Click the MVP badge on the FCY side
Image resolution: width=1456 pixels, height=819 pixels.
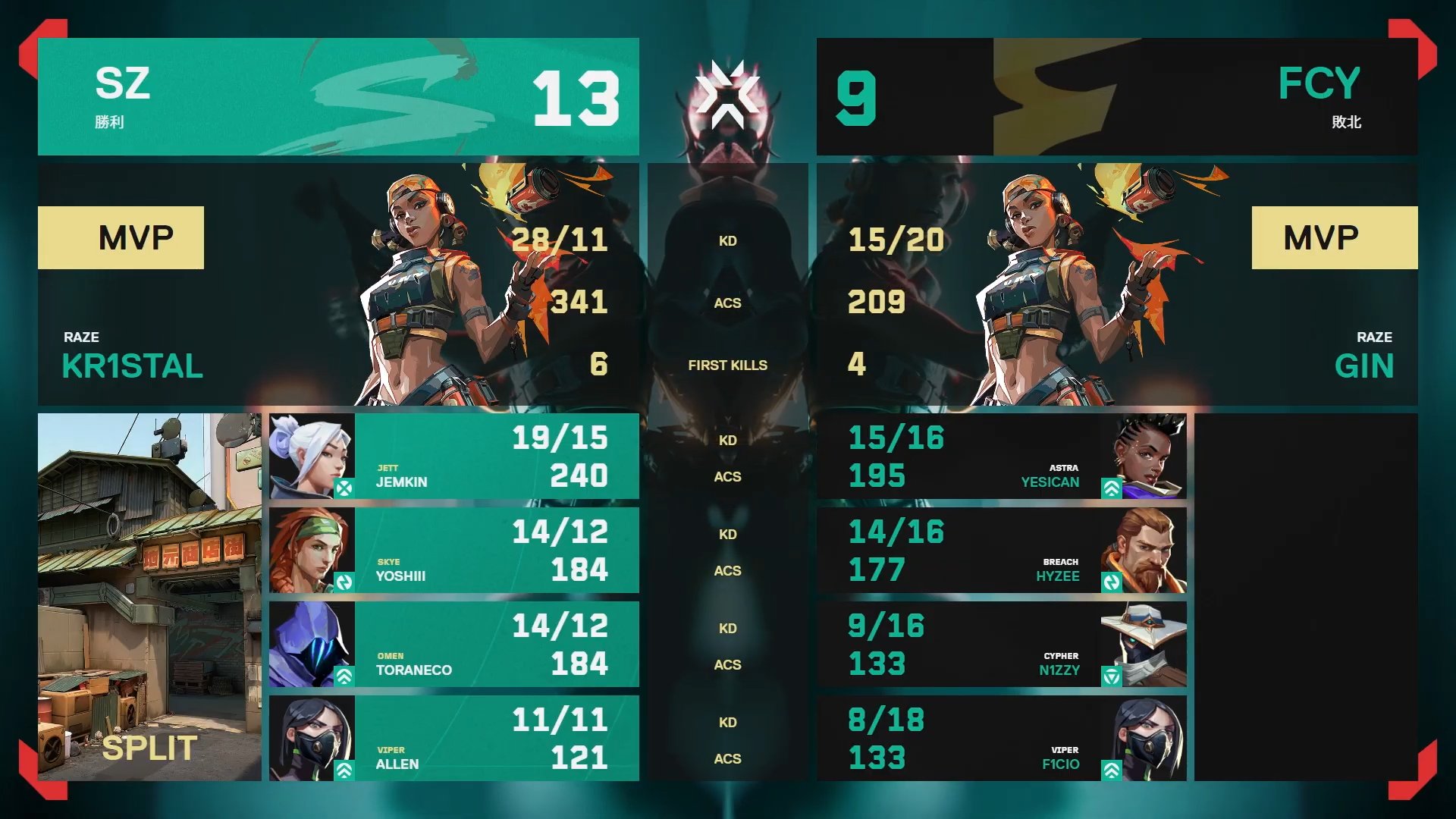click(1333, 237)
